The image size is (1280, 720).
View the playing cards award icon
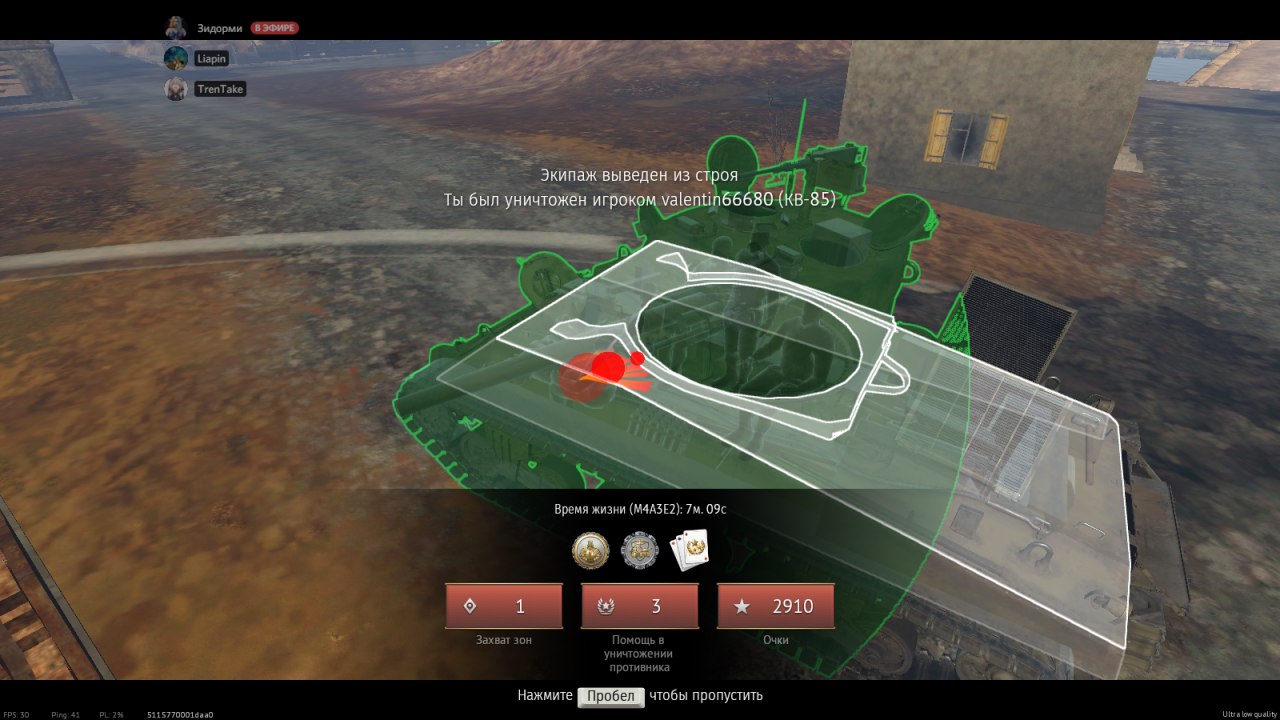[x=689, y=549]
